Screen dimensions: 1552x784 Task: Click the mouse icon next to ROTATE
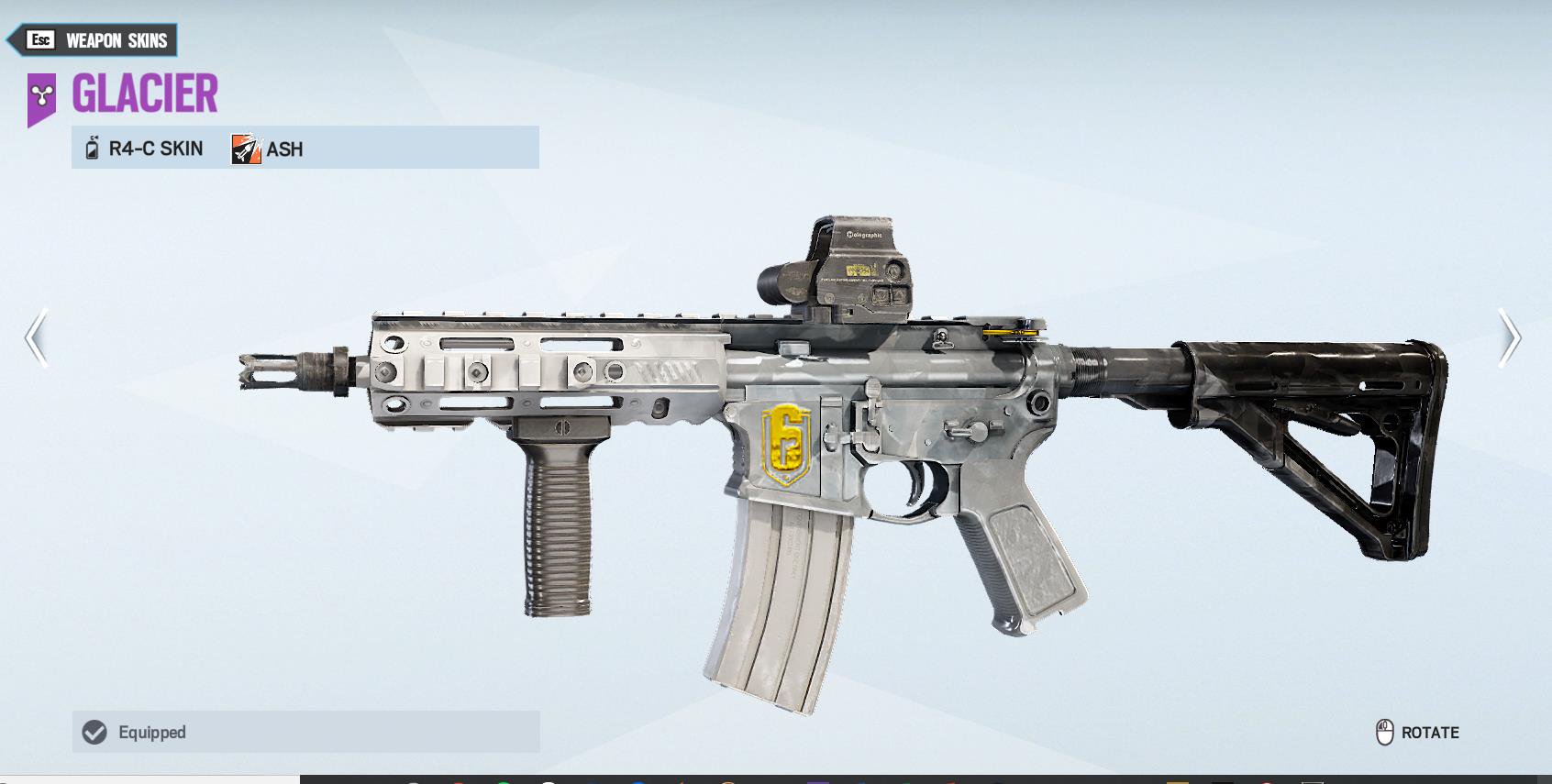tap(1384, 733)
